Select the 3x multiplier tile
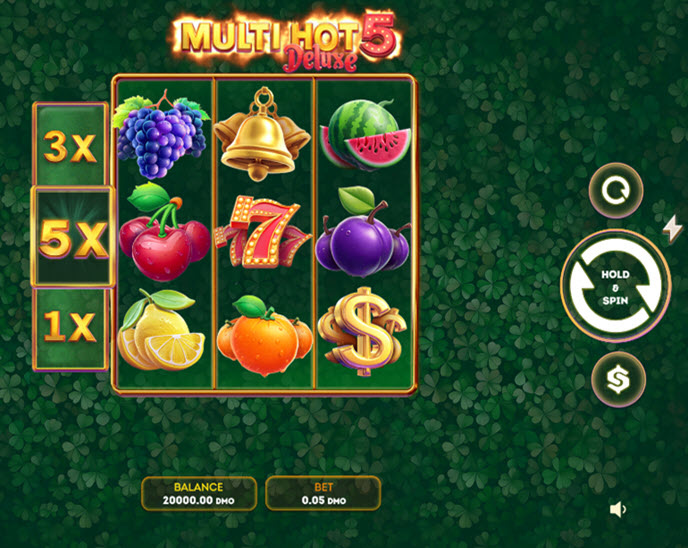Image resolution: width=688 pixels, height=548 pixels. click(70, 147)
